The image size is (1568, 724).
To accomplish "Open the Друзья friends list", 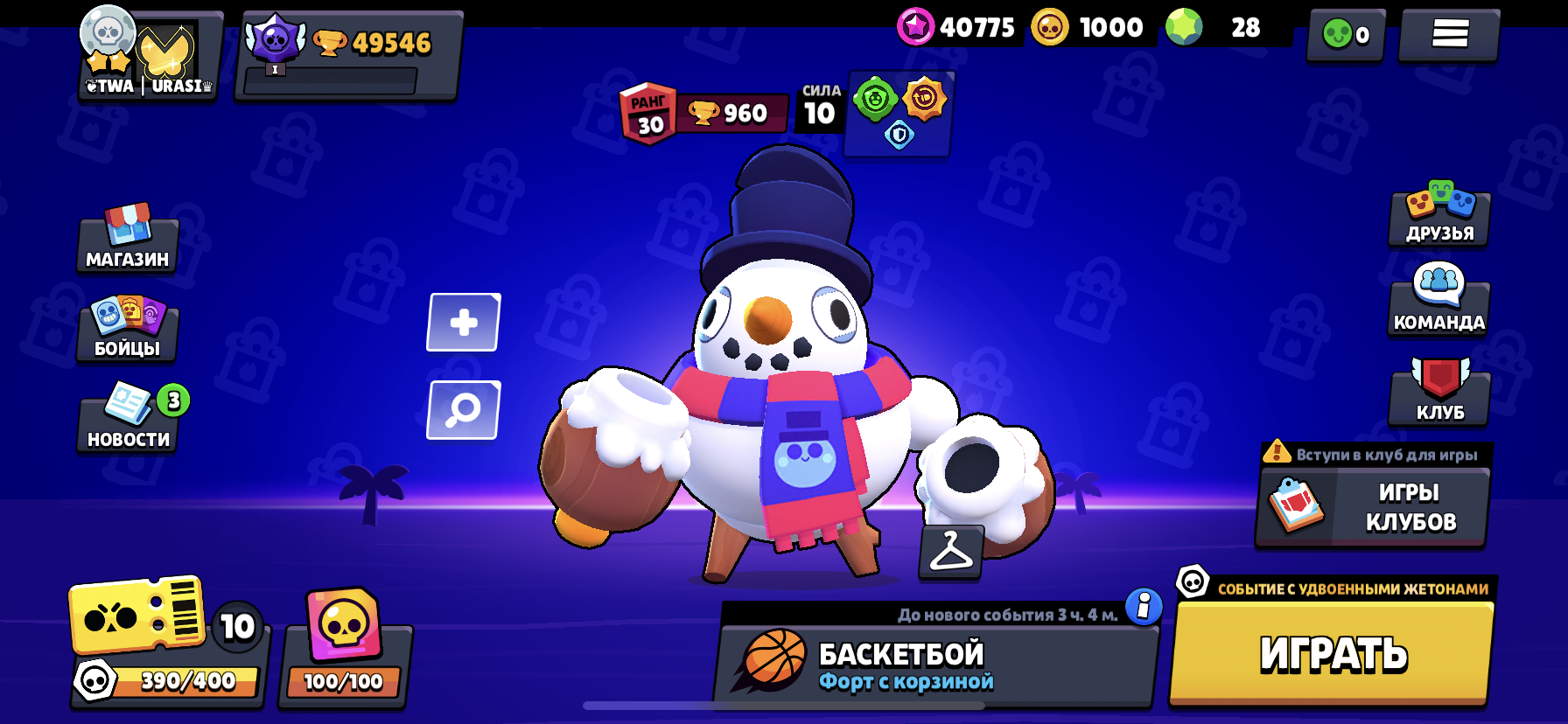I will pos(1439,215).
